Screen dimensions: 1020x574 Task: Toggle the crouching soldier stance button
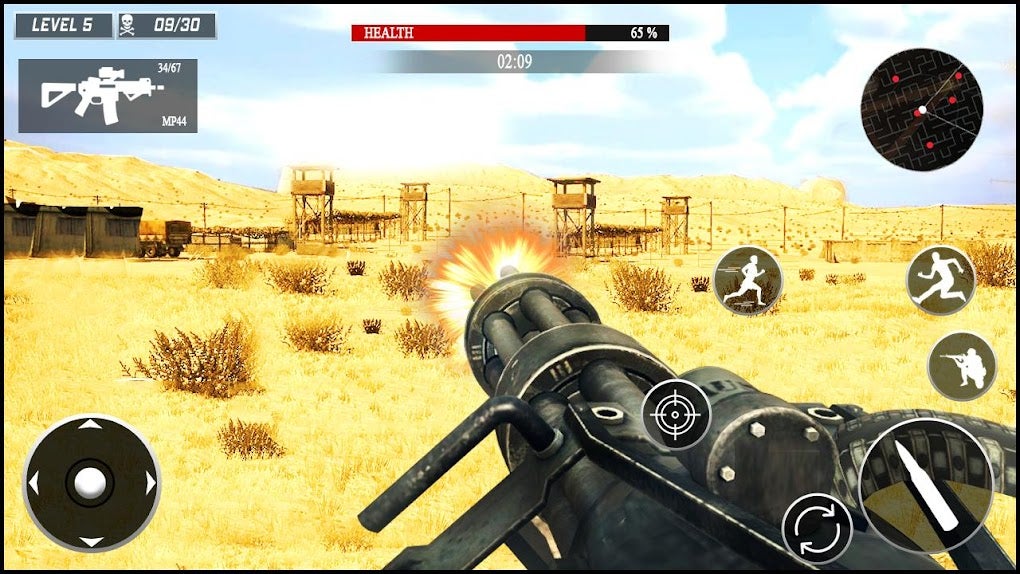point(962,366)
